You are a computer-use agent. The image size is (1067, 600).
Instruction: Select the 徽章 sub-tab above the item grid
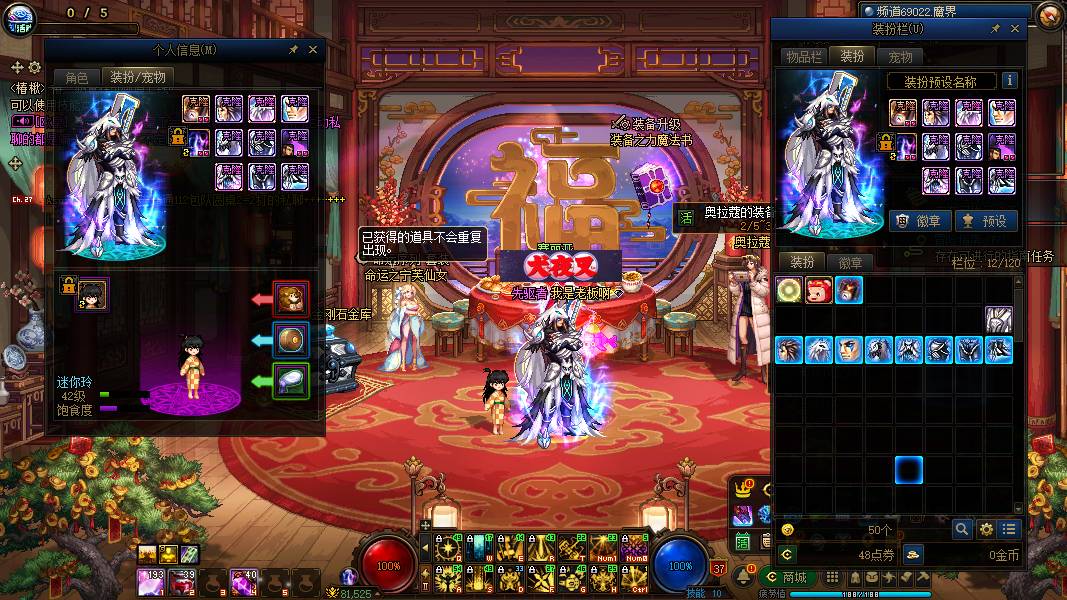pos(850,262)
